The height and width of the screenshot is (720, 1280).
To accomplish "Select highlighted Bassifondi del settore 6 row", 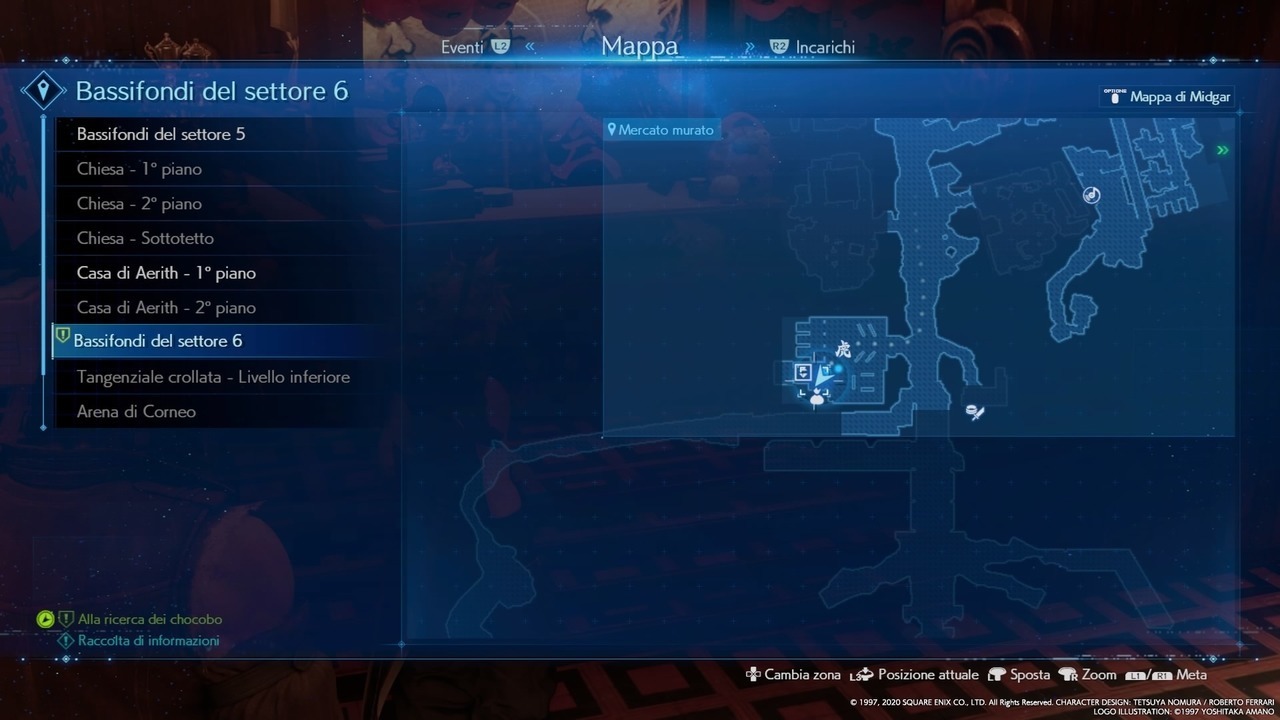I will point(158,341).
